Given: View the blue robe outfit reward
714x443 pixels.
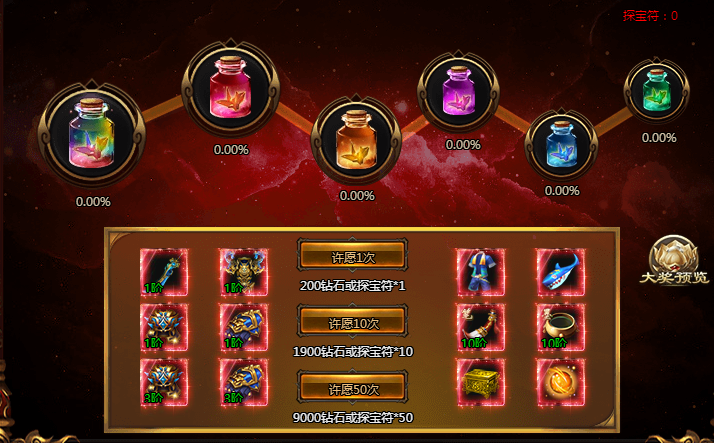Looking at the screenshot, I should pyautogui.click(x=480, y=272).
